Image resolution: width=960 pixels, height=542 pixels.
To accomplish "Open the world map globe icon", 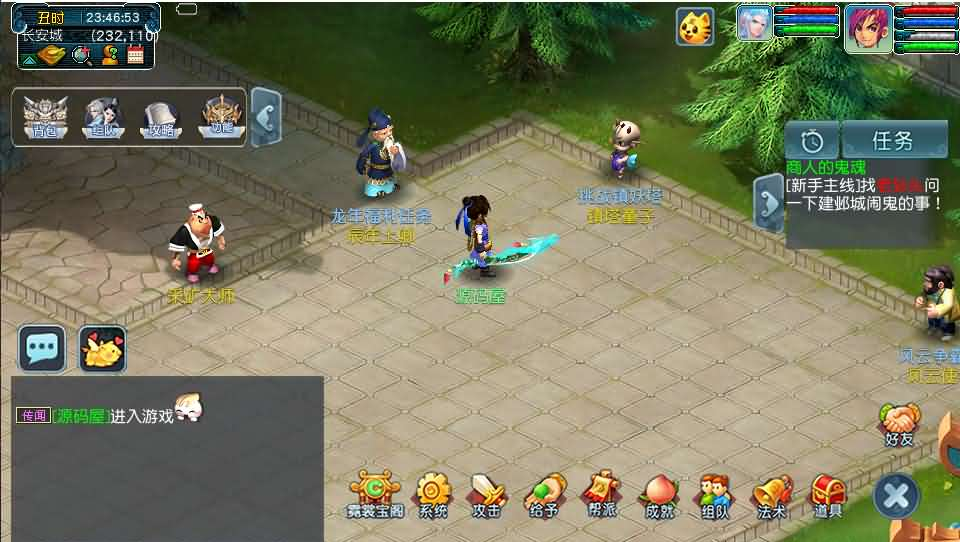I will point(81,55).
